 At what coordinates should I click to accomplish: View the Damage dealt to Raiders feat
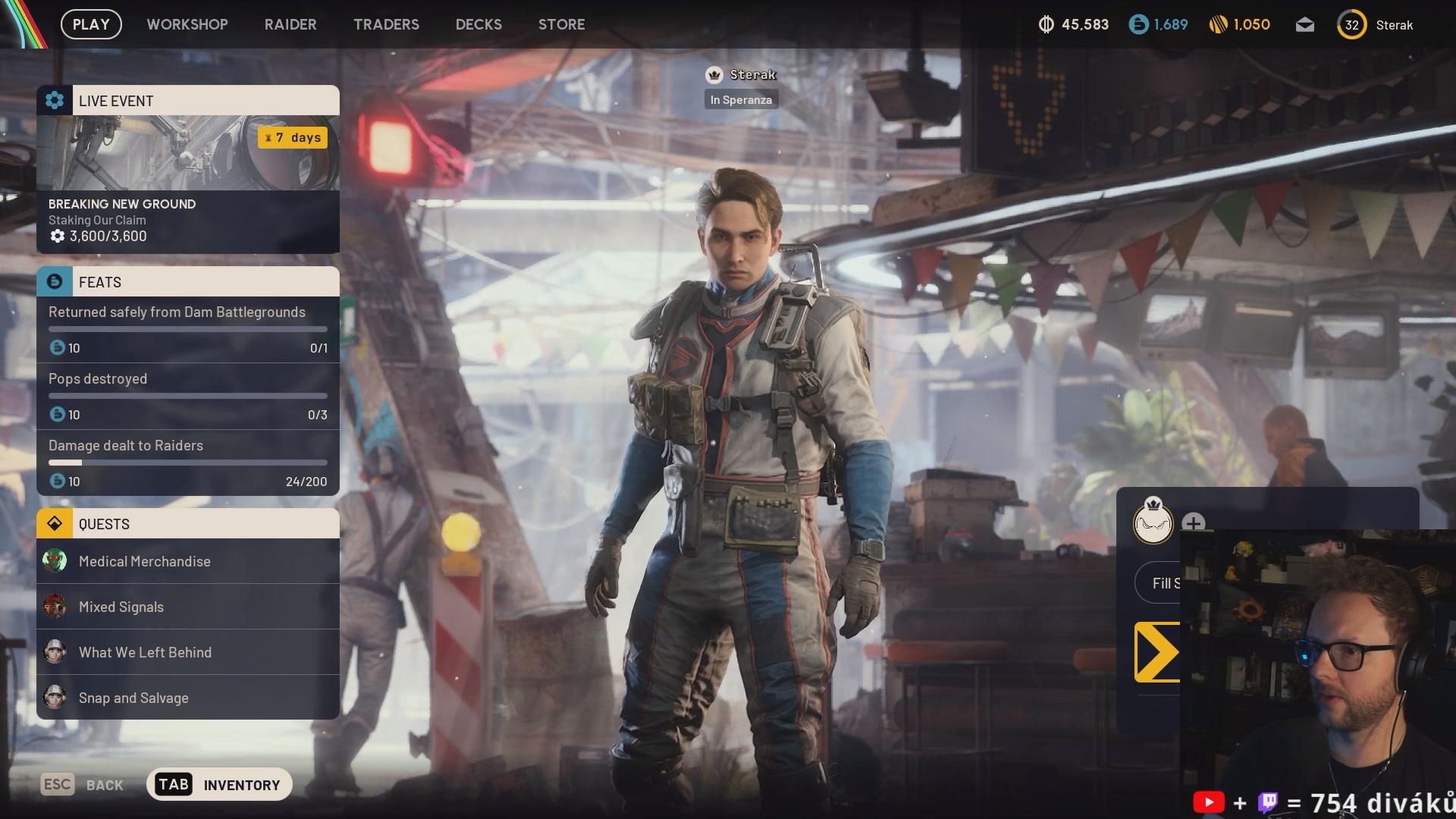(x=188, y=463)
